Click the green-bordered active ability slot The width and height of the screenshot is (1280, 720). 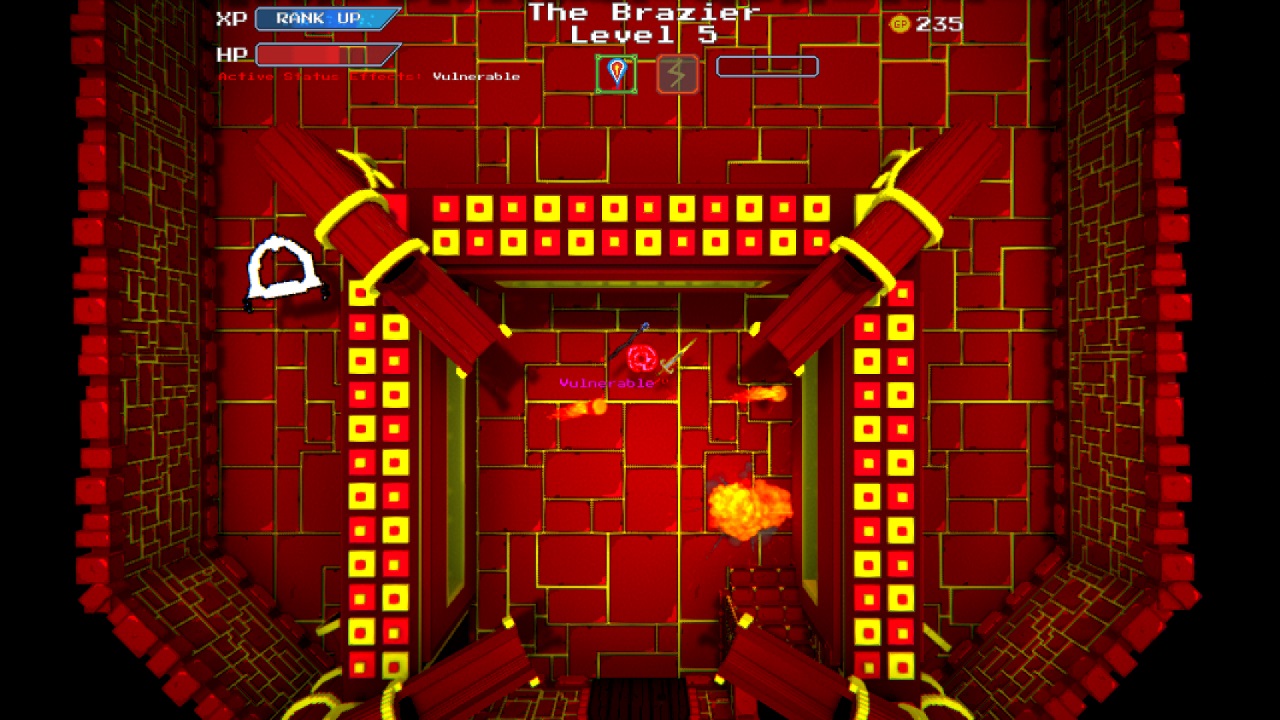[618, 71]
